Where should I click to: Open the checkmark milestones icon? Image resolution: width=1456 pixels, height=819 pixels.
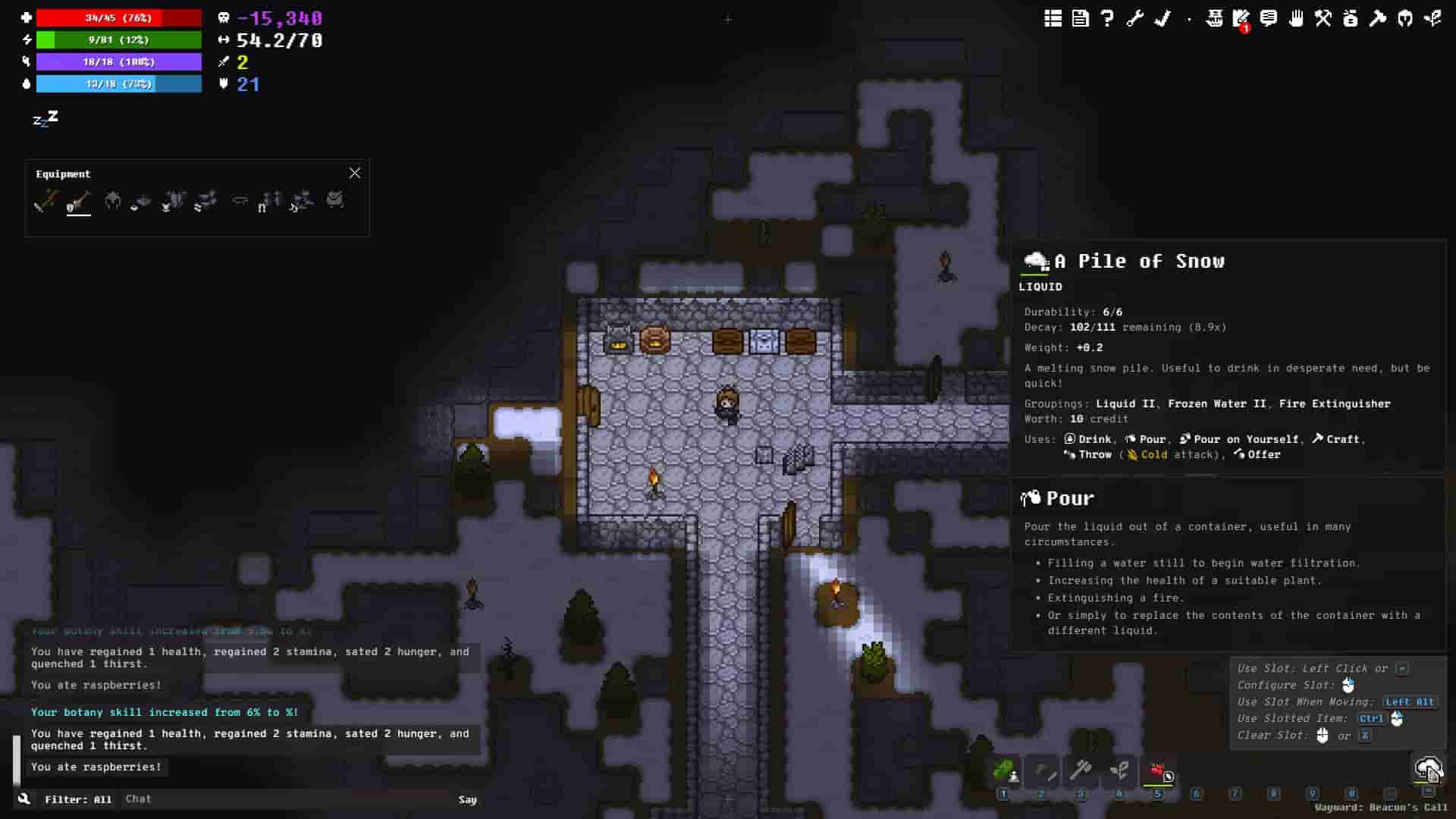(1162, 18)
